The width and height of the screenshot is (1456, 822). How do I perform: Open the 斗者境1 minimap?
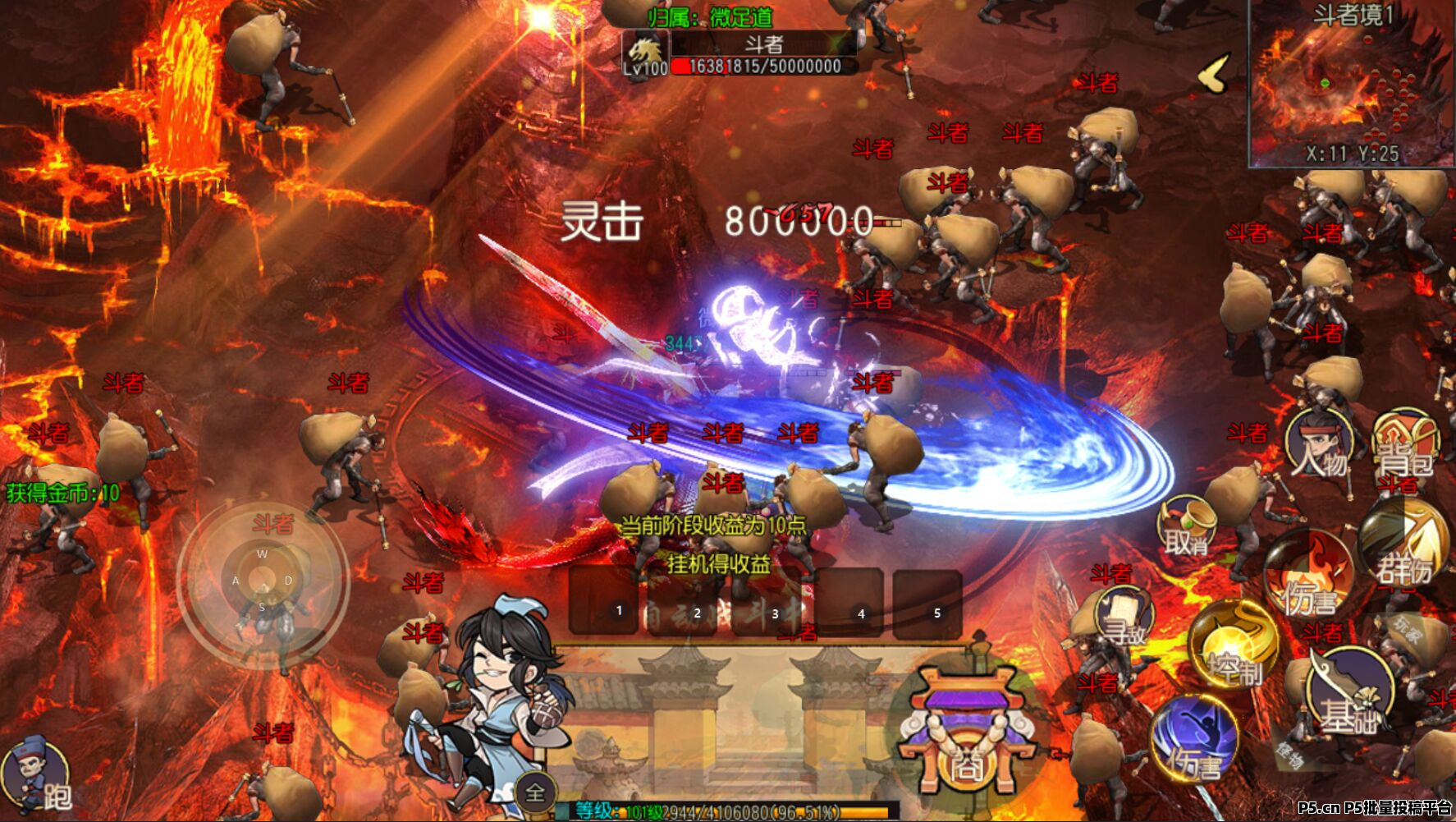(x=1351, y=85)
